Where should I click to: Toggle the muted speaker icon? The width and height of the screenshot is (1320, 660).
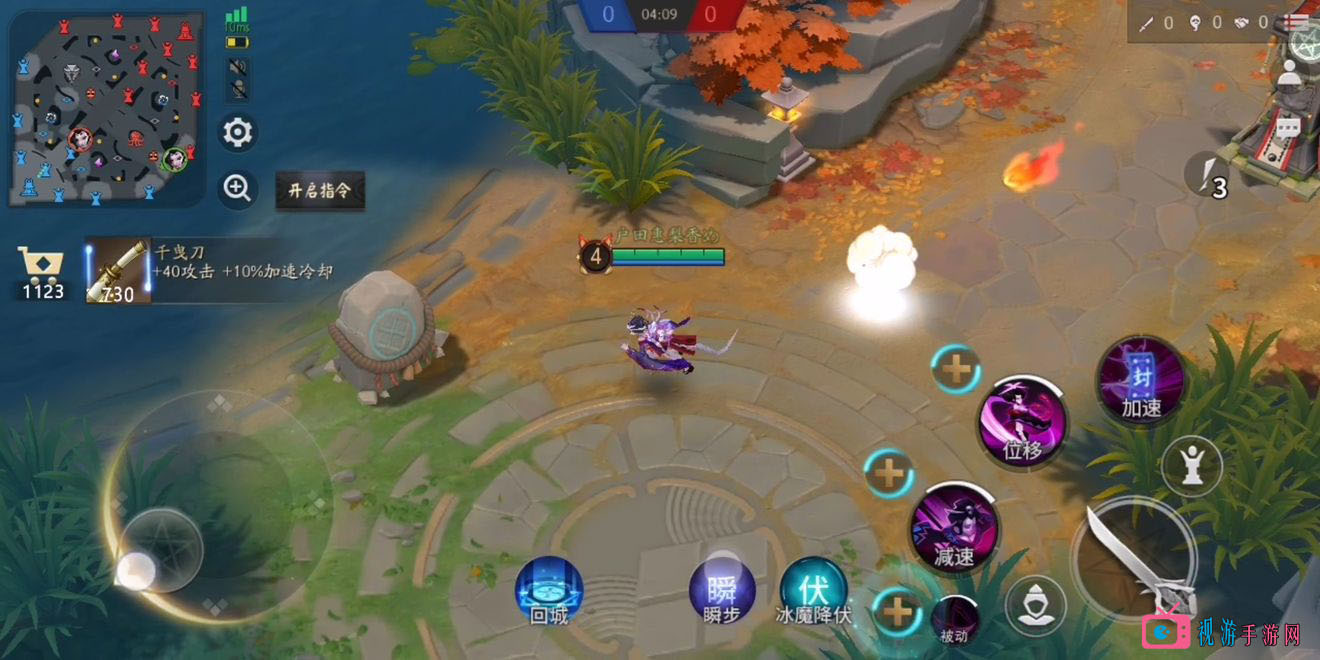click(238, 68)
